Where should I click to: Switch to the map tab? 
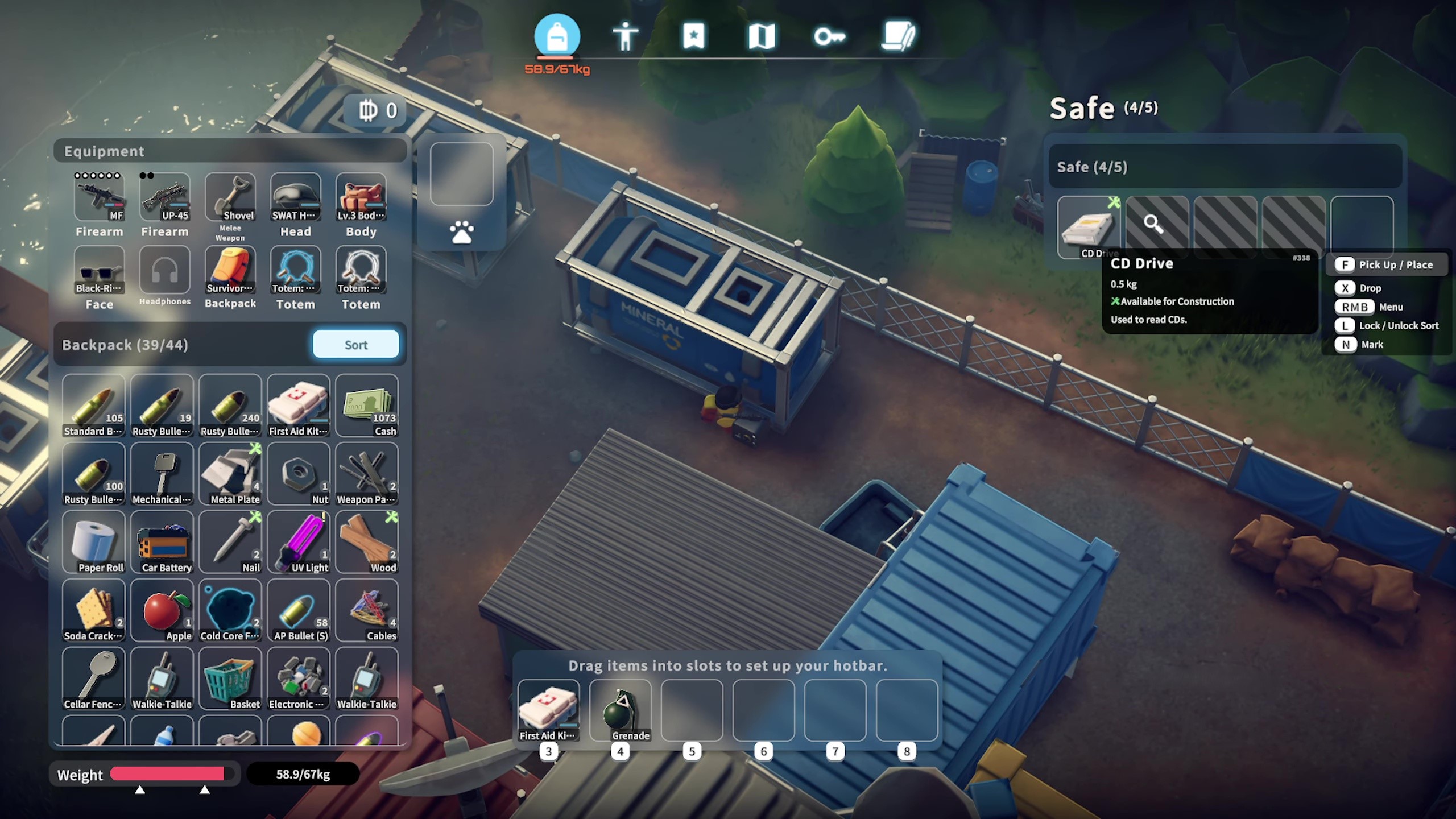[762, 37]
